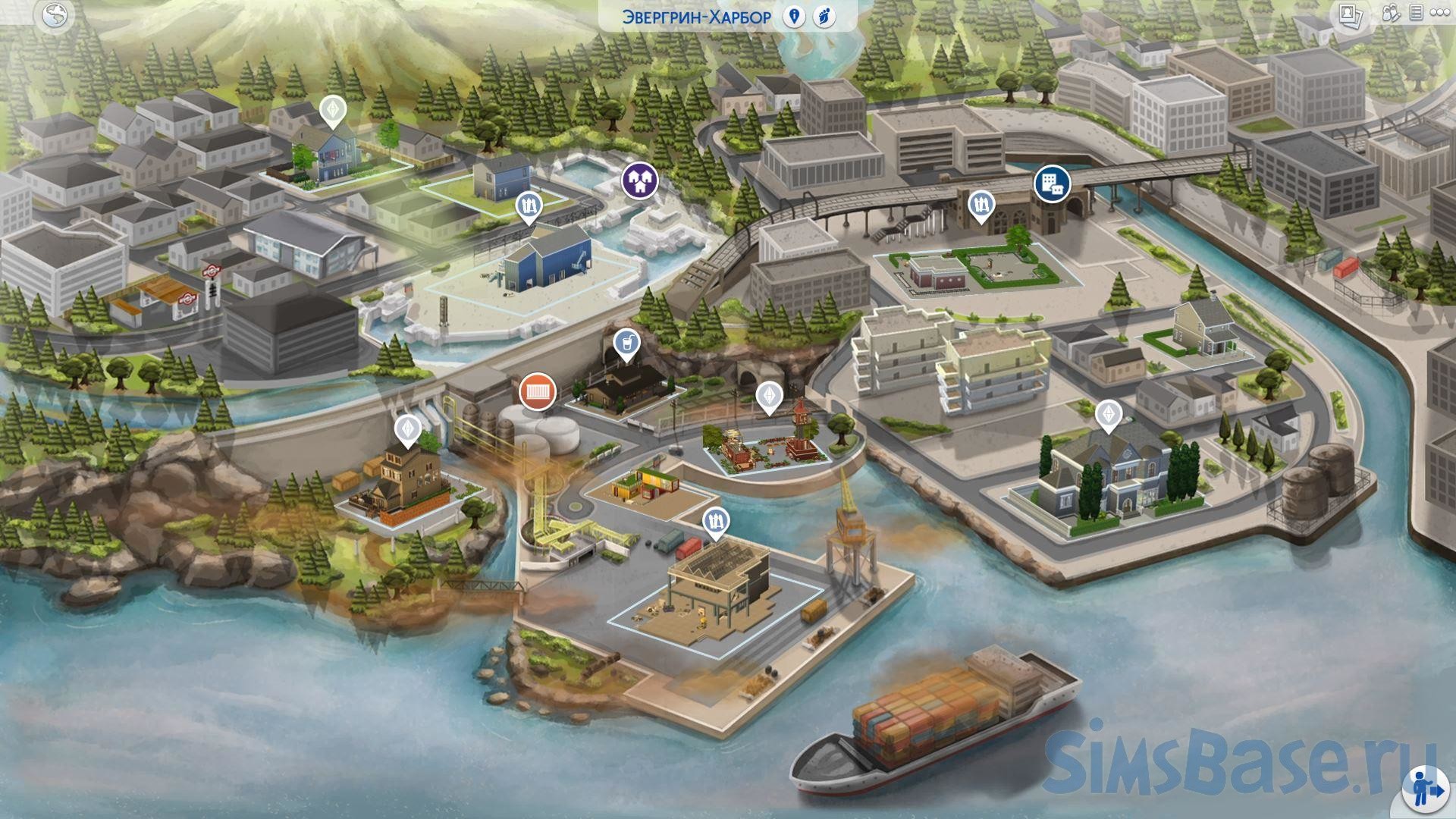The image size is (1456, 819).
Task: Show the eco footprint leaf-foot button
Action: (824, 17)
